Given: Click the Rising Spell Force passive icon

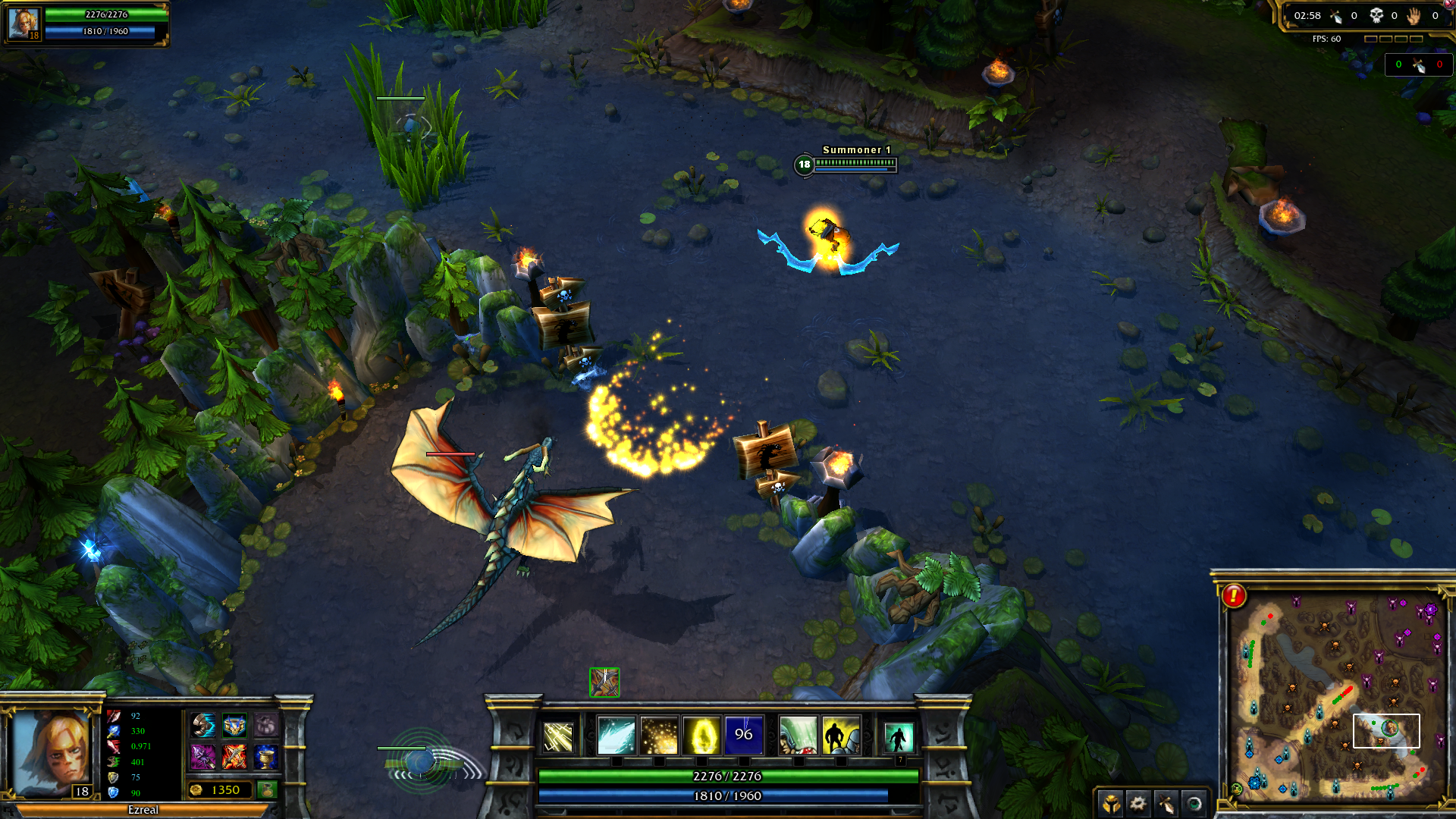Looking at the screenshot, I should click(559, 736).
